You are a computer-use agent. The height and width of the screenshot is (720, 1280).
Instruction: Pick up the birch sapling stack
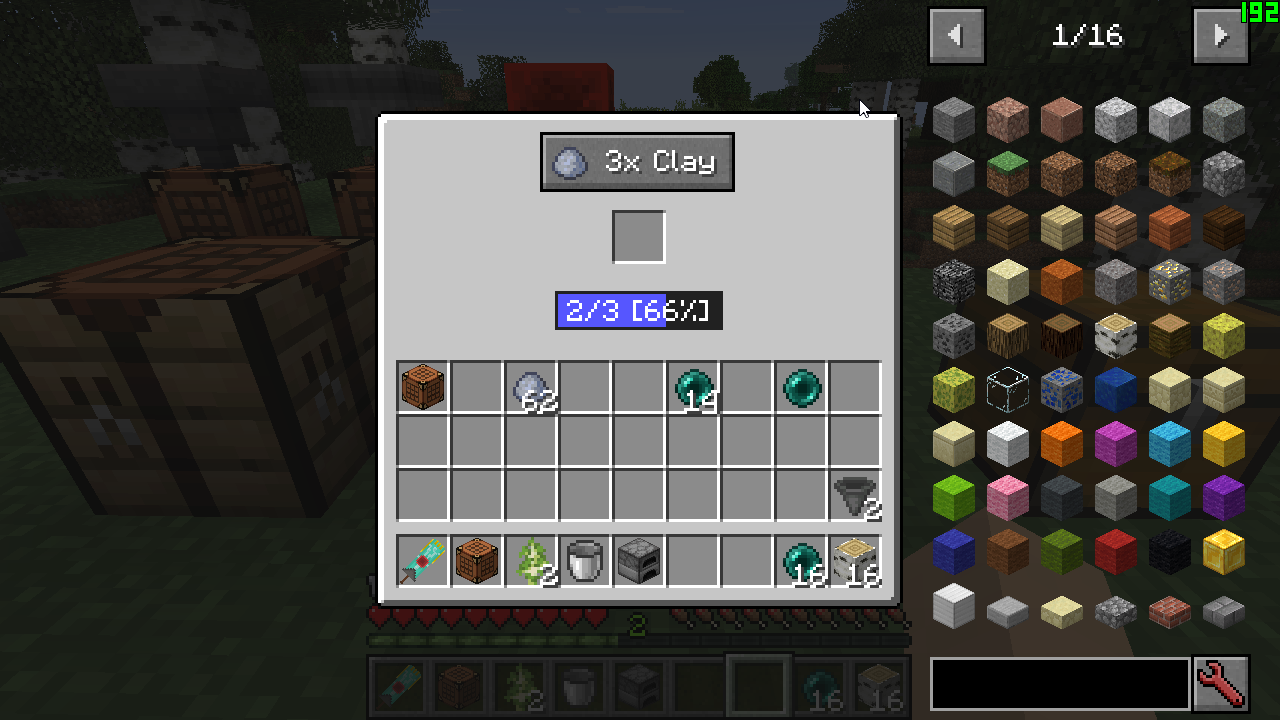[x=530, y=561]
